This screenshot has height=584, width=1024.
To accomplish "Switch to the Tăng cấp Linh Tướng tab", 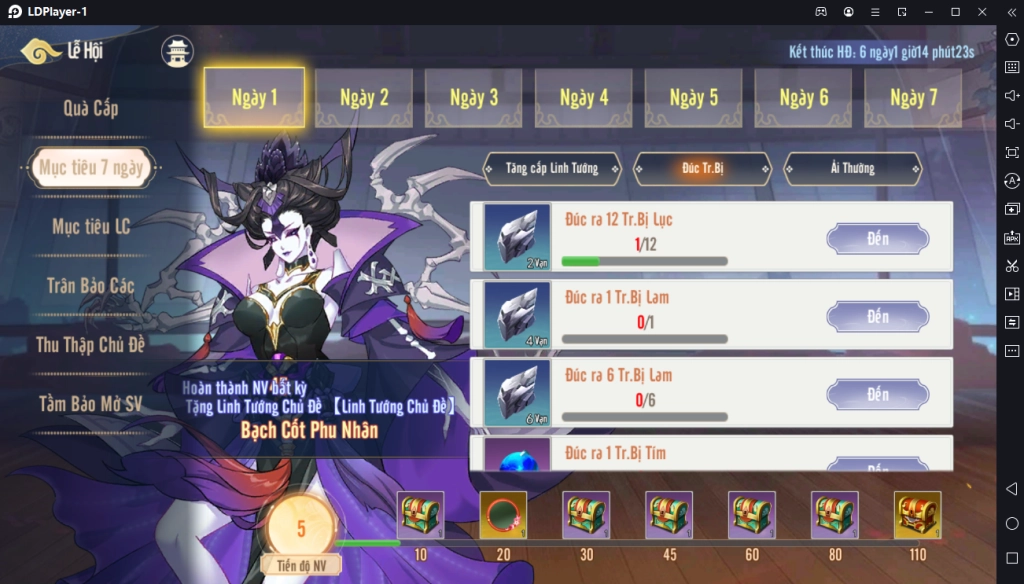I will tap(552, 169).
